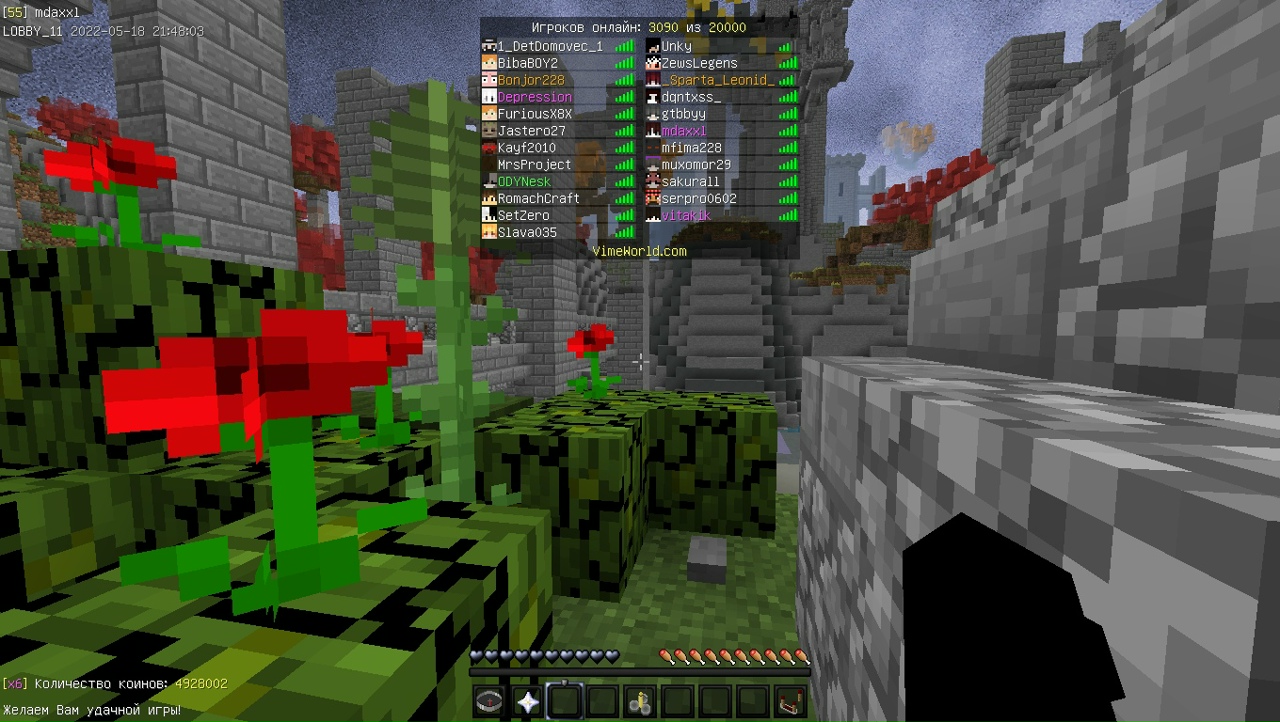
Task: Select the minecart item in the hotbar
Action: point(640,700)
